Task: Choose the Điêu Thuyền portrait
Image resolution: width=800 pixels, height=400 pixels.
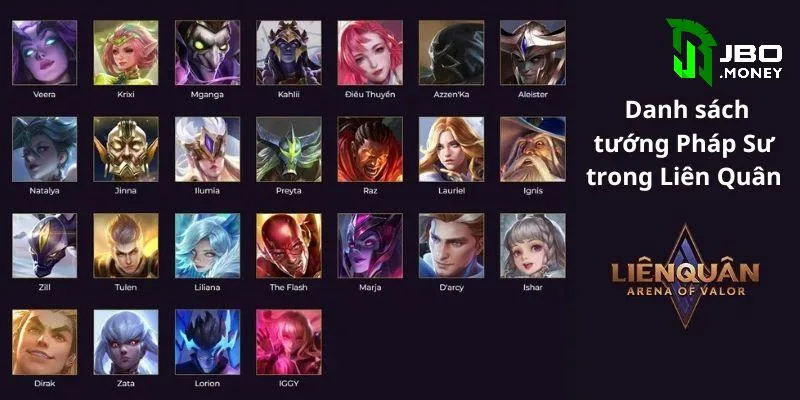Action: click(370, 52)
